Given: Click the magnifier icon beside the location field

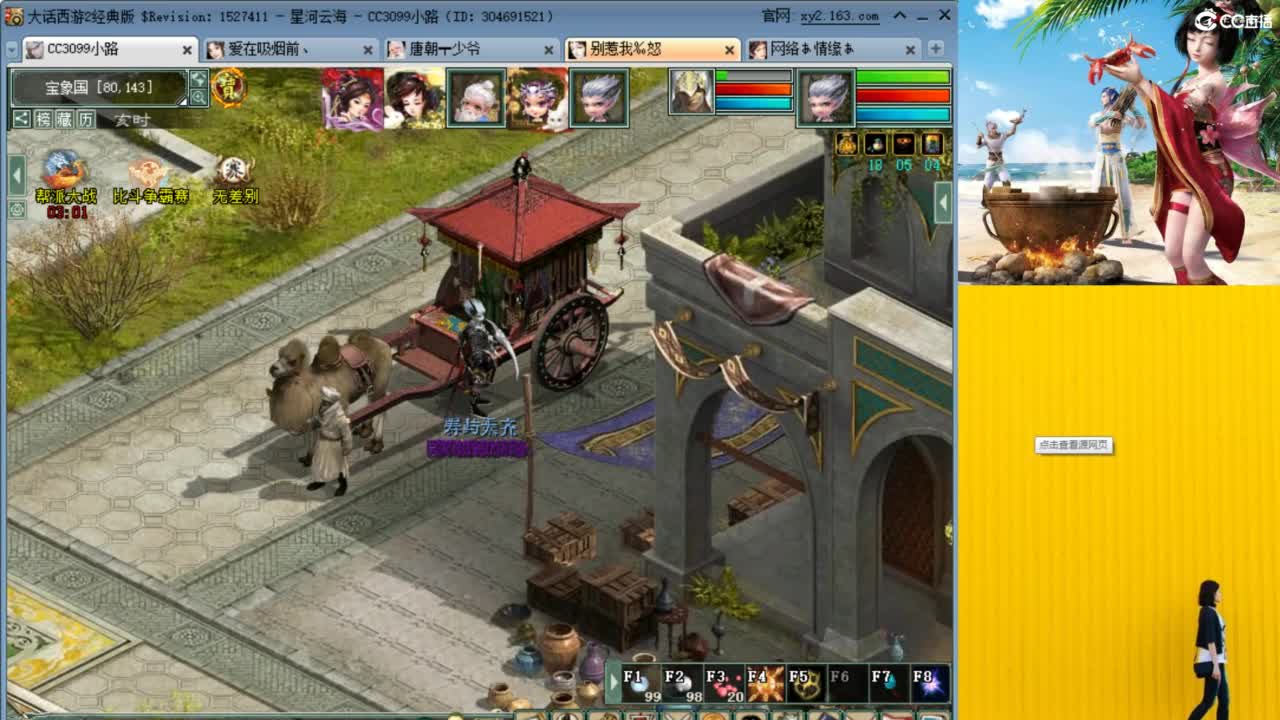Looking at the screenshot, I should pos(199,98).
